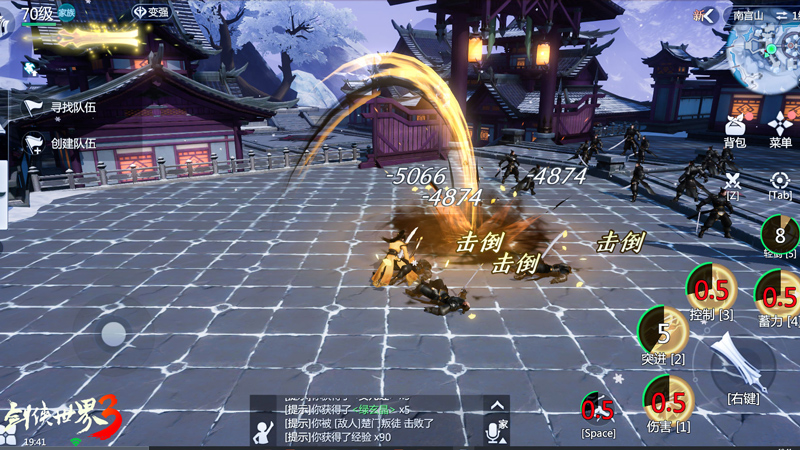Open the 变强 power-up panel
This screenshot has width=800, height=450.
(x=151, y=12)
